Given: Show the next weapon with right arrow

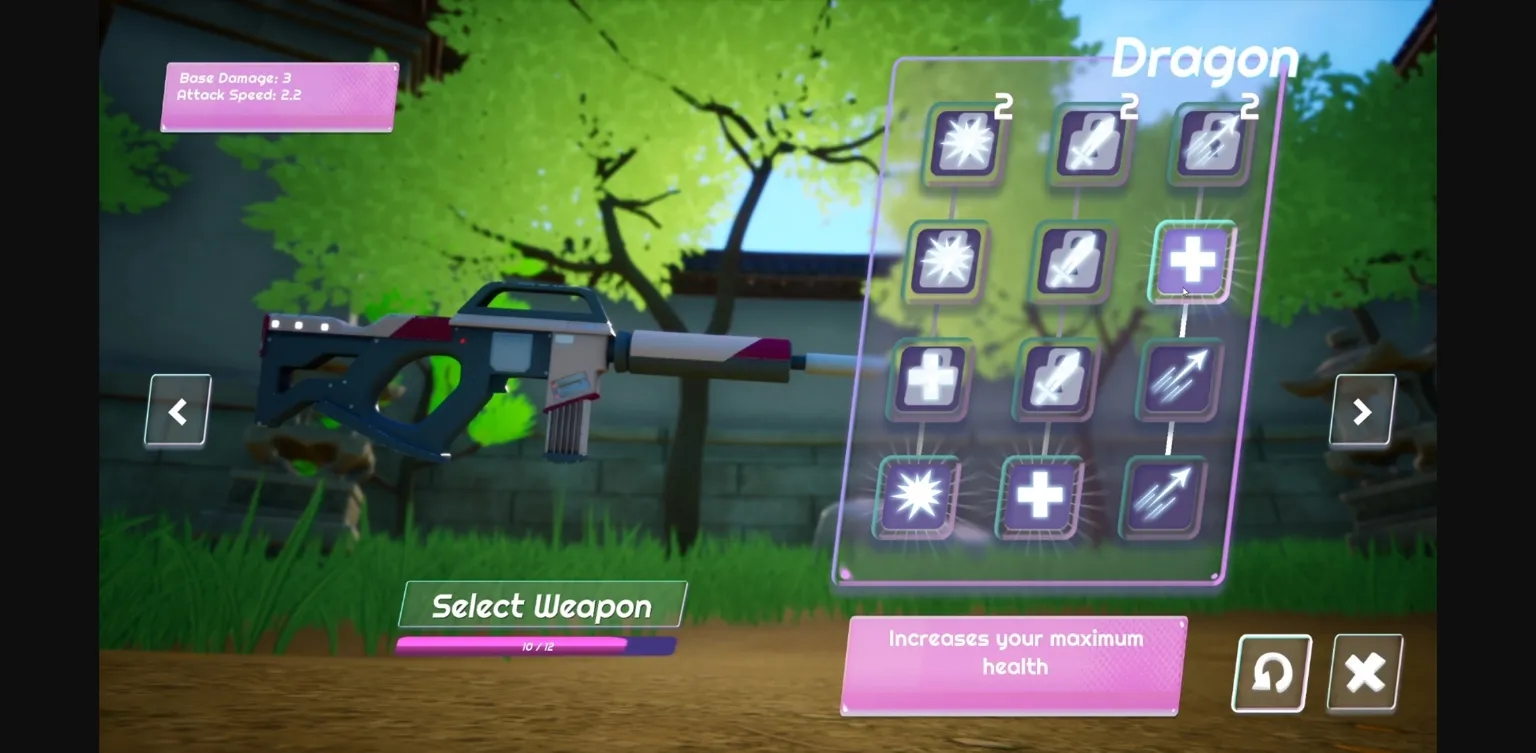Looking at the screenshot, I should (x=1362, y=410).
